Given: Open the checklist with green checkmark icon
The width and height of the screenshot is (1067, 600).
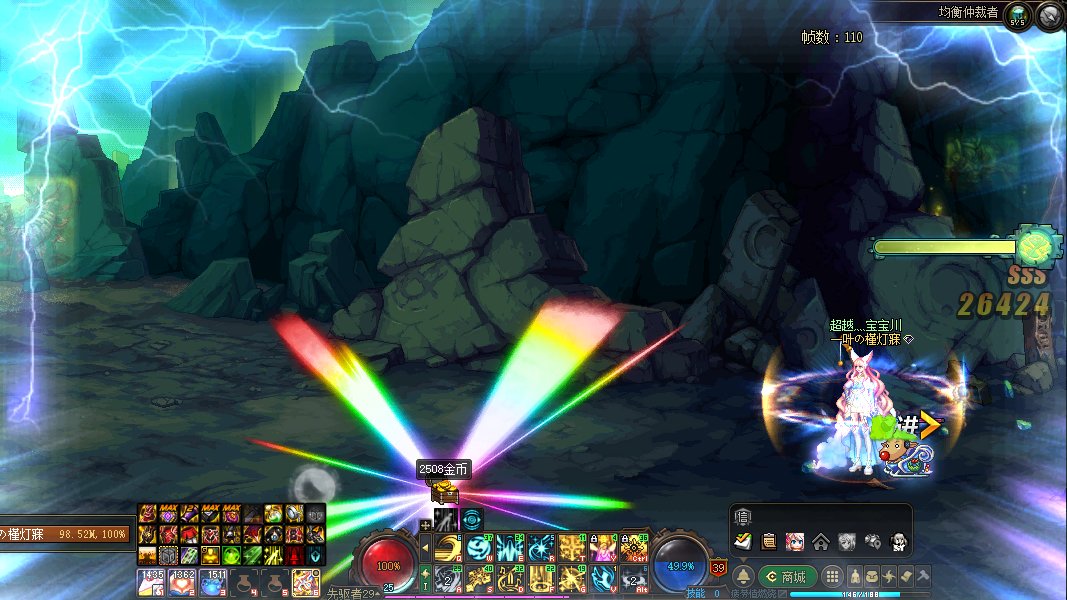Looking at the screenshot, I should click(743, 541).
